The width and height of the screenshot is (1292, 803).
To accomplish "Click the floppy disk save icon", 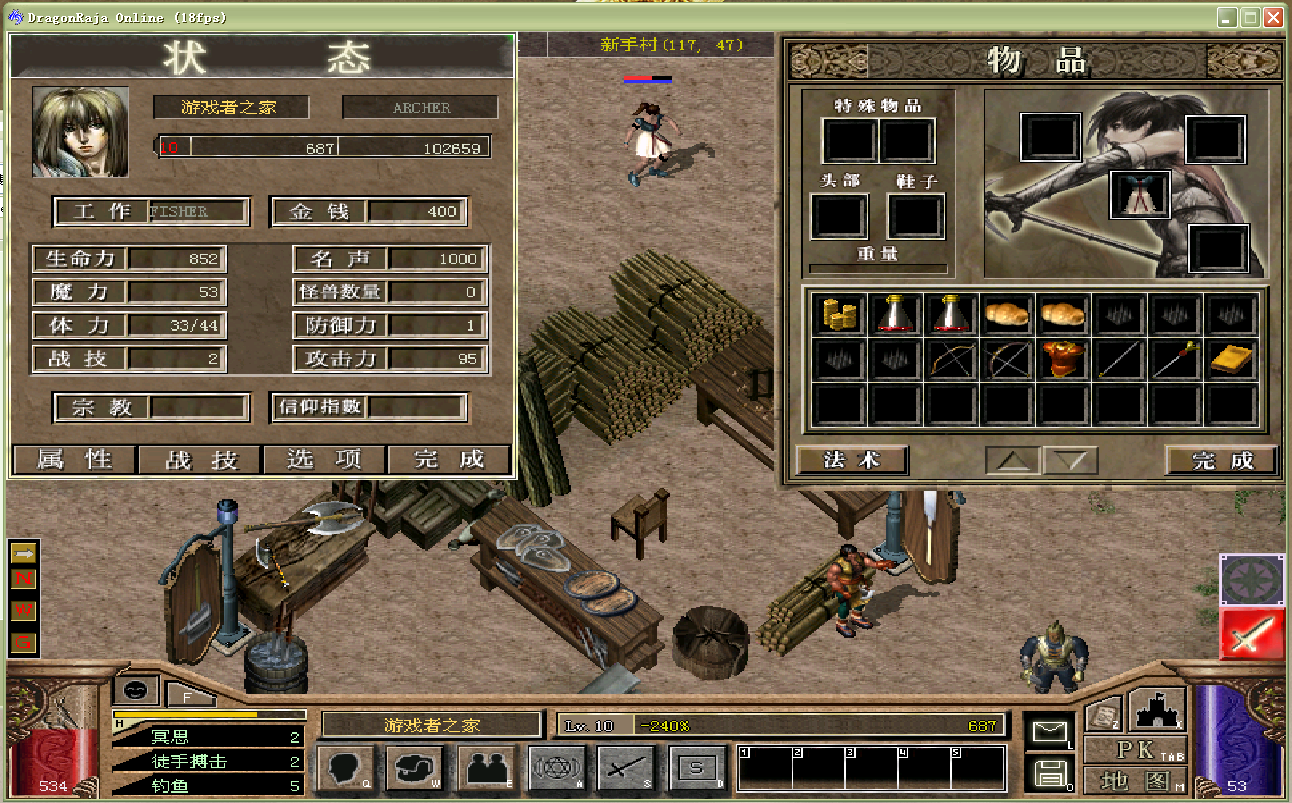I will click(x=1050, y=773).
